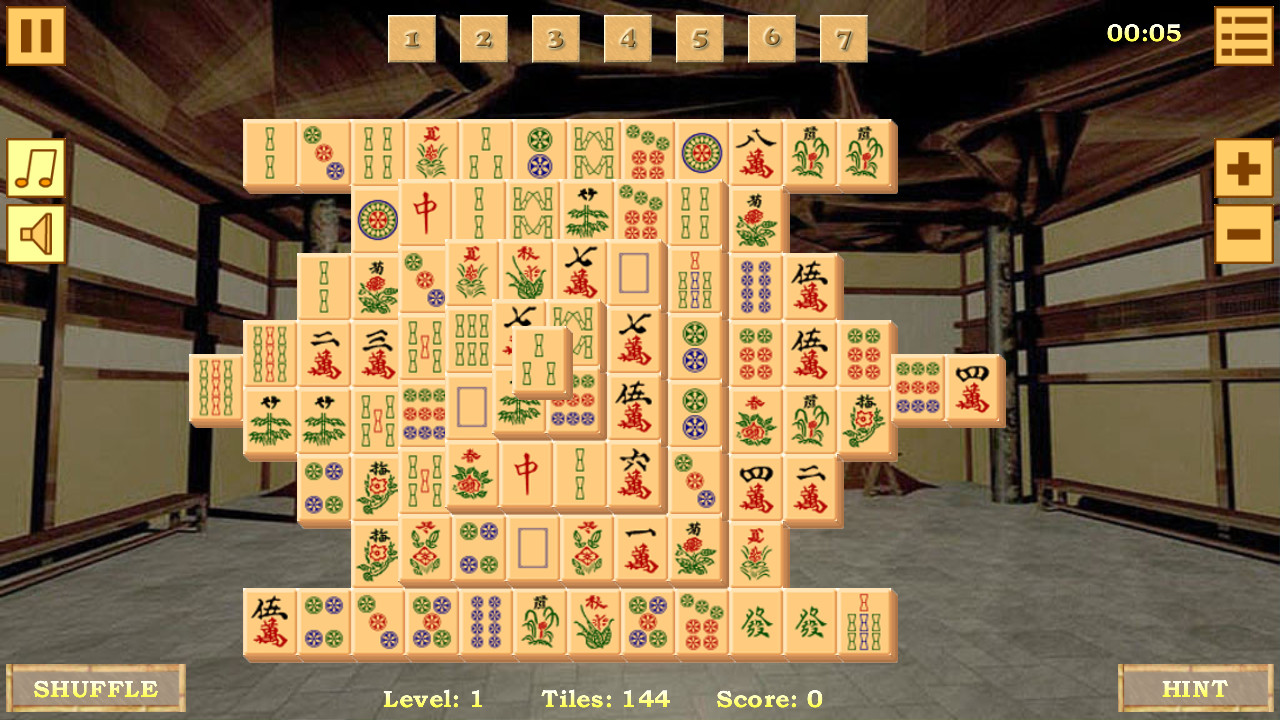Pause the game
The width and height of the screenshot is (1280, 720).
(x=35, y=36)
